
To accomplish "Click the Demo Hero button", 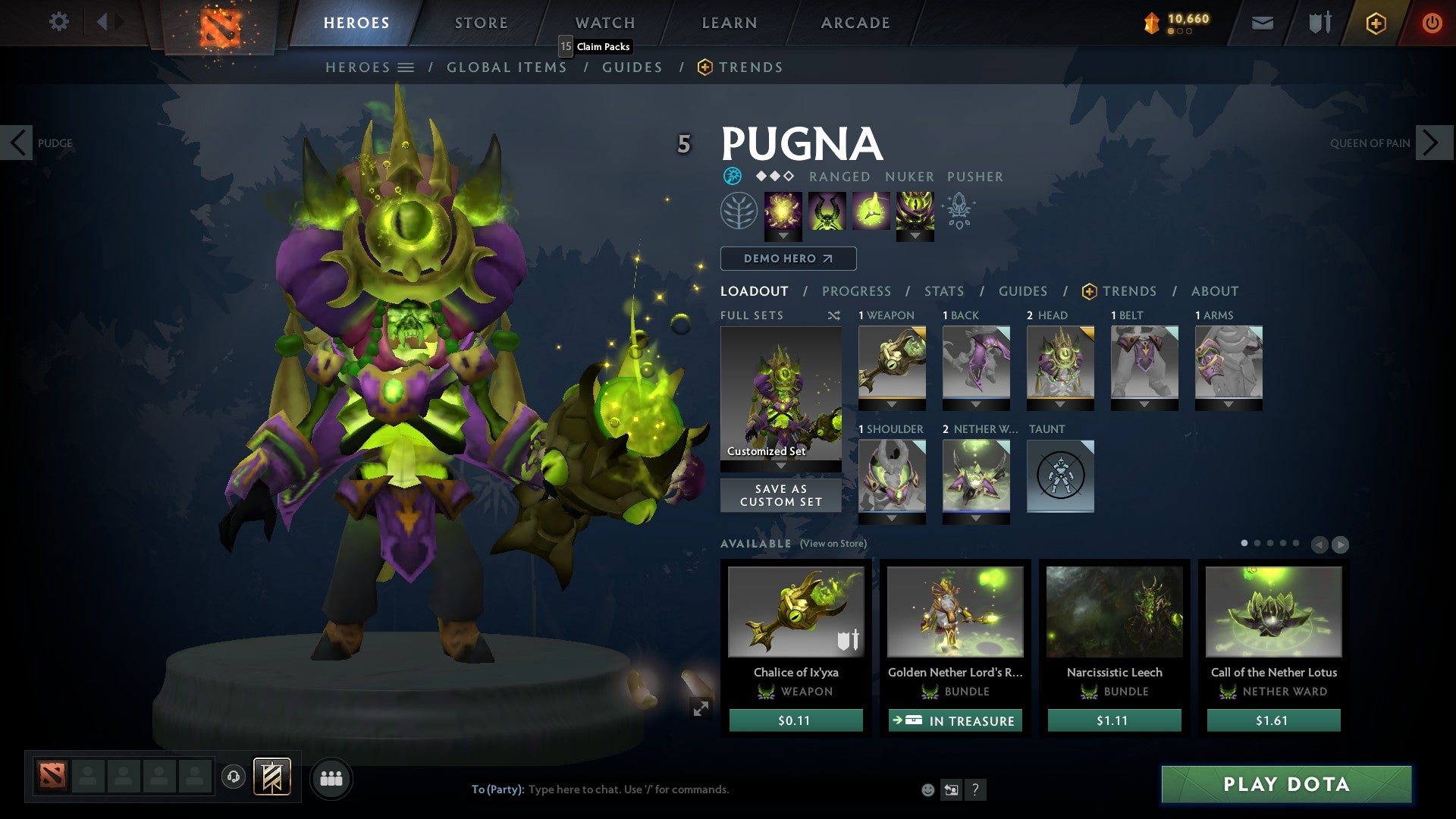I will coord(788,259).
